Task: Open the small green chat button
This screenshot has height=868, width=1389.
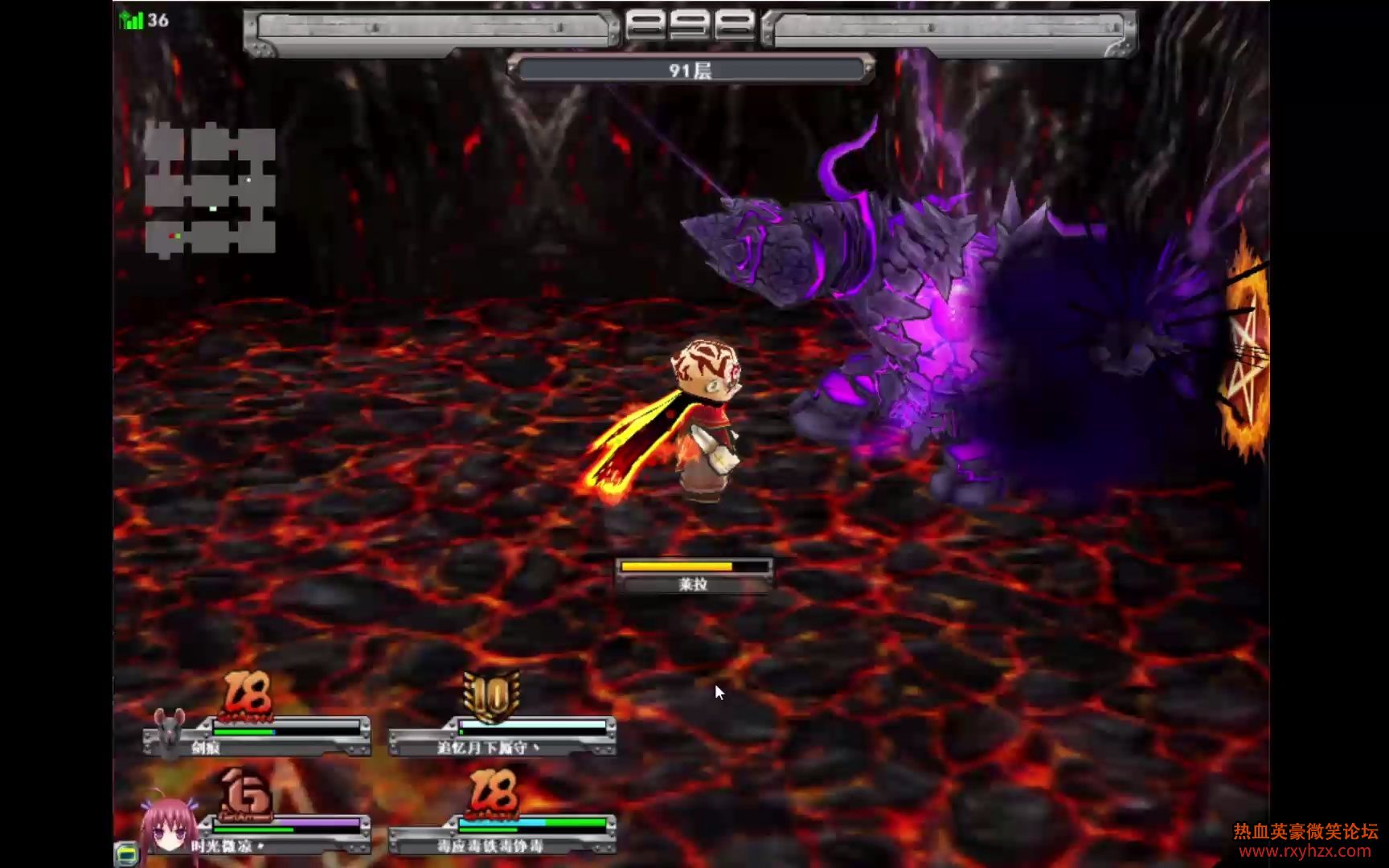Action: click(126, 854)
